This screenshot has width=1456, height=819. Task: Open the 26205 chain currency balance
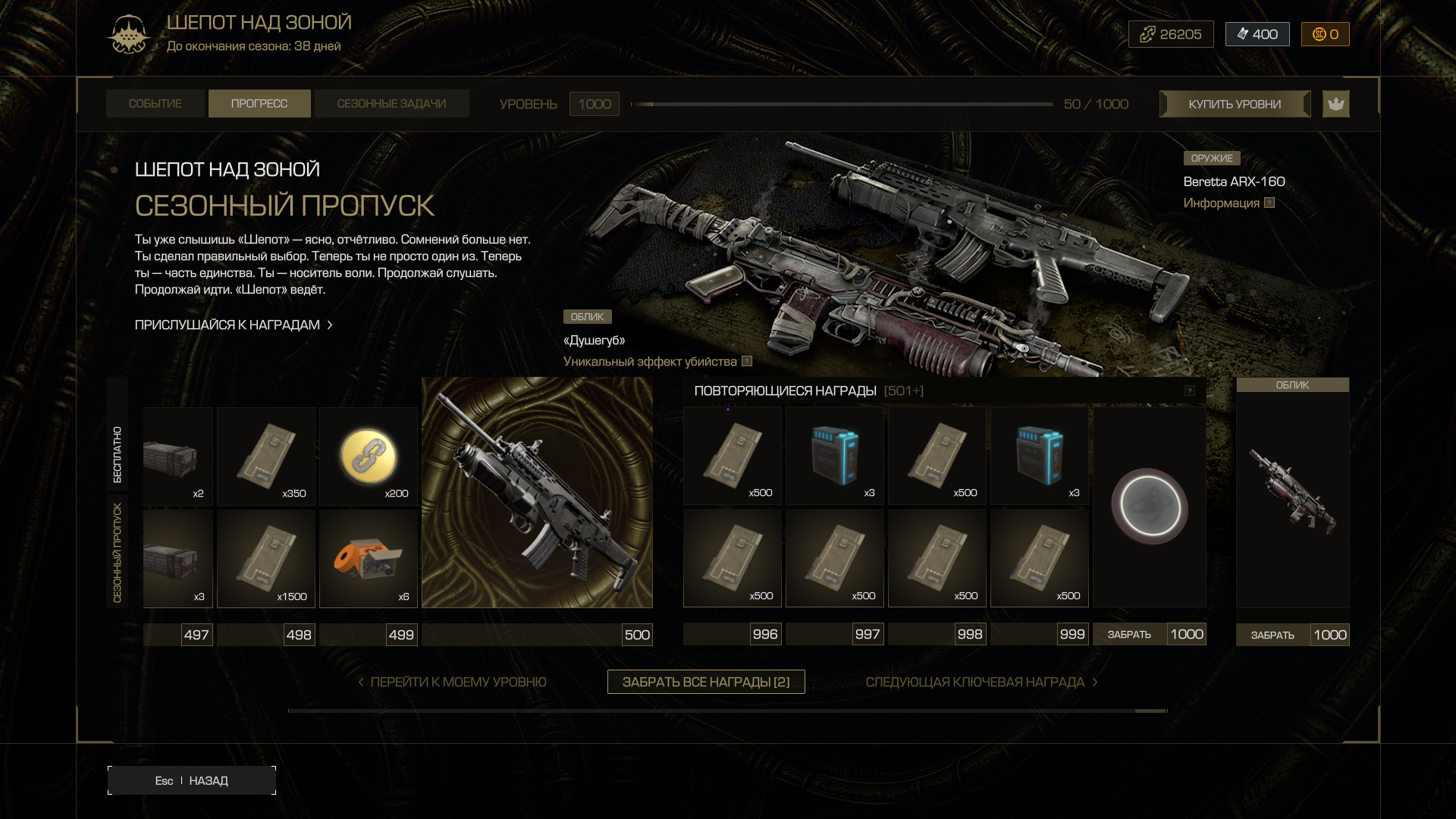(1171, 34)
